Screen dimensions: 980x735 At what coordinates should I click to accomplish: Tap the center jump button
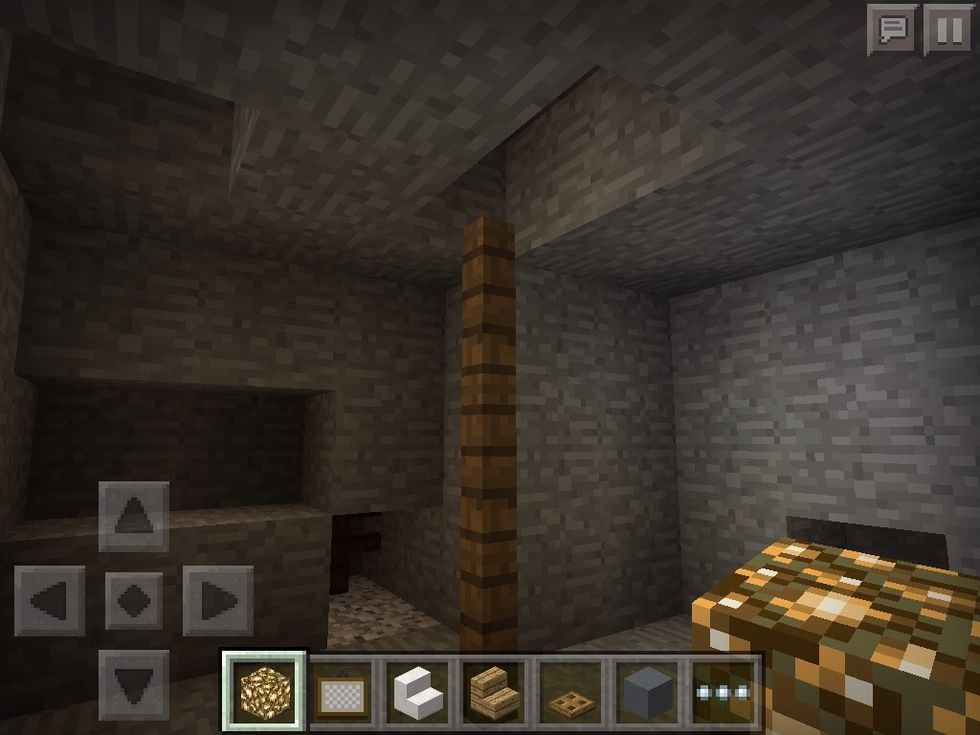(x=134, y=600)
